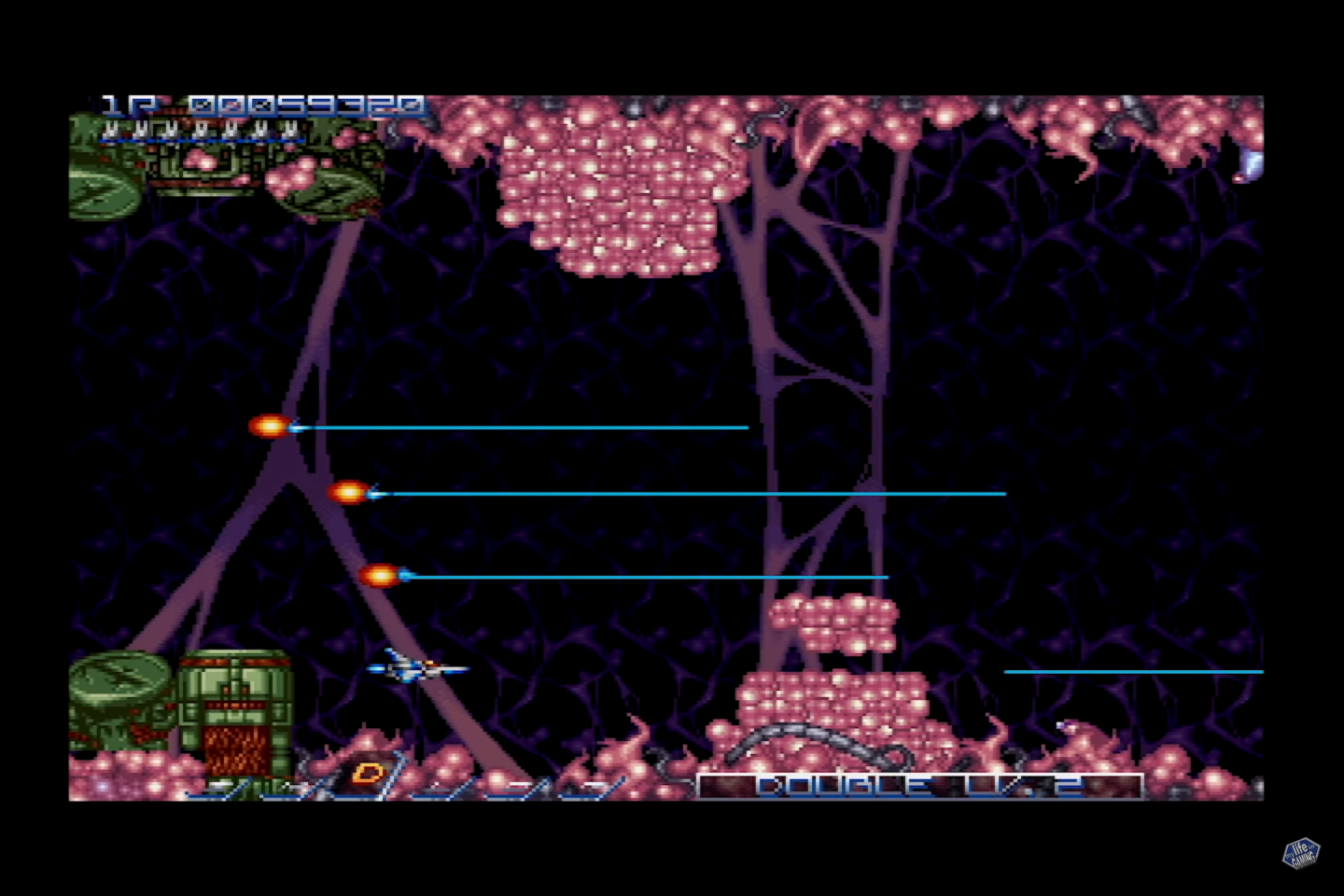Click the orange D power capsule
The height and width of the screenshot is (896, 1344).
pyautogui.click(x=370, y=771)
